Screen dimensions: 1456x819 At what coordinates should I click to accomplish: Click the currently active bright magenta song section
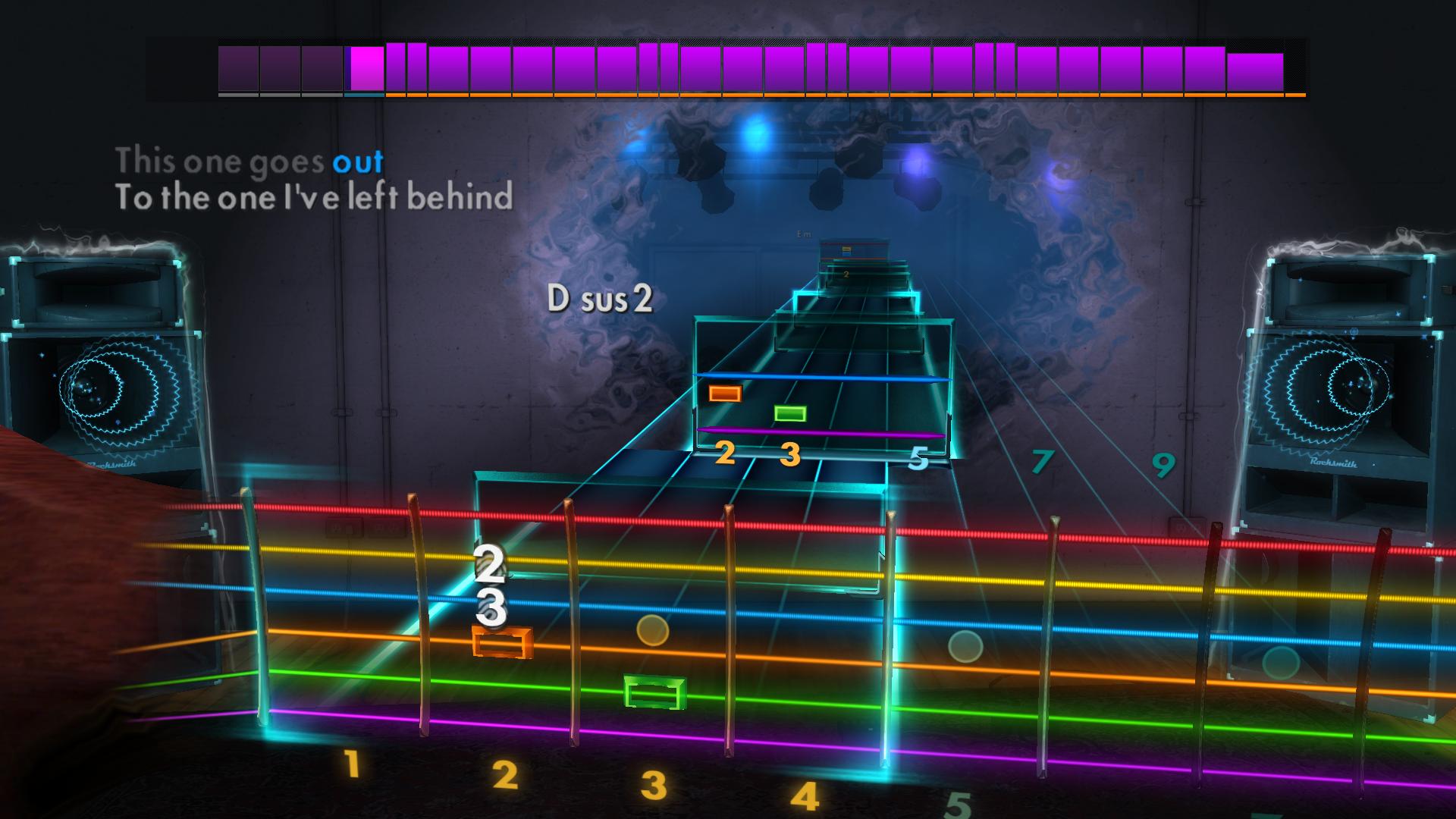[366, 68]
